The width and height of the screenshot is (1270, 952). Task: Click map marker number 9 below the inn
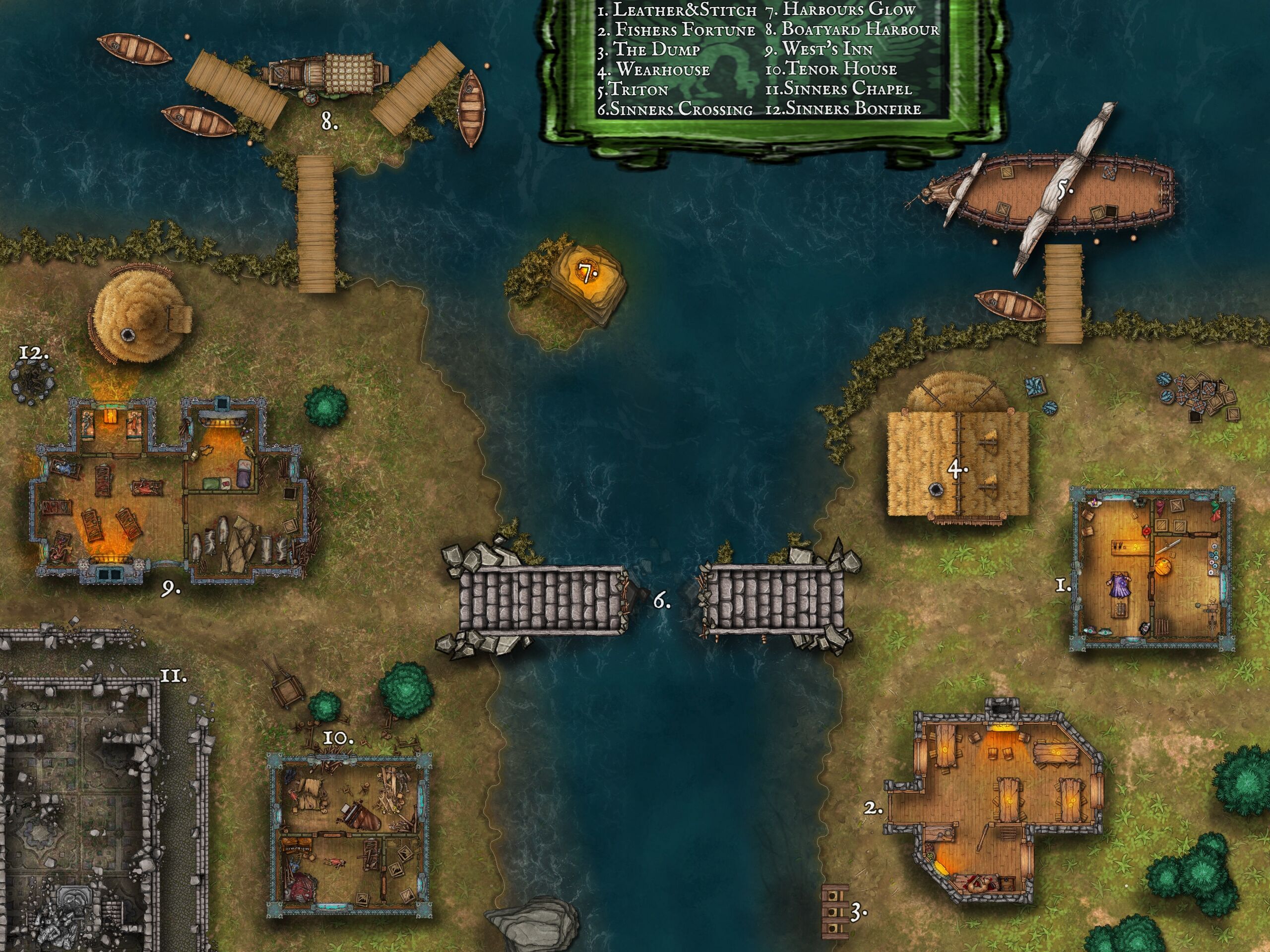point(169,590)
